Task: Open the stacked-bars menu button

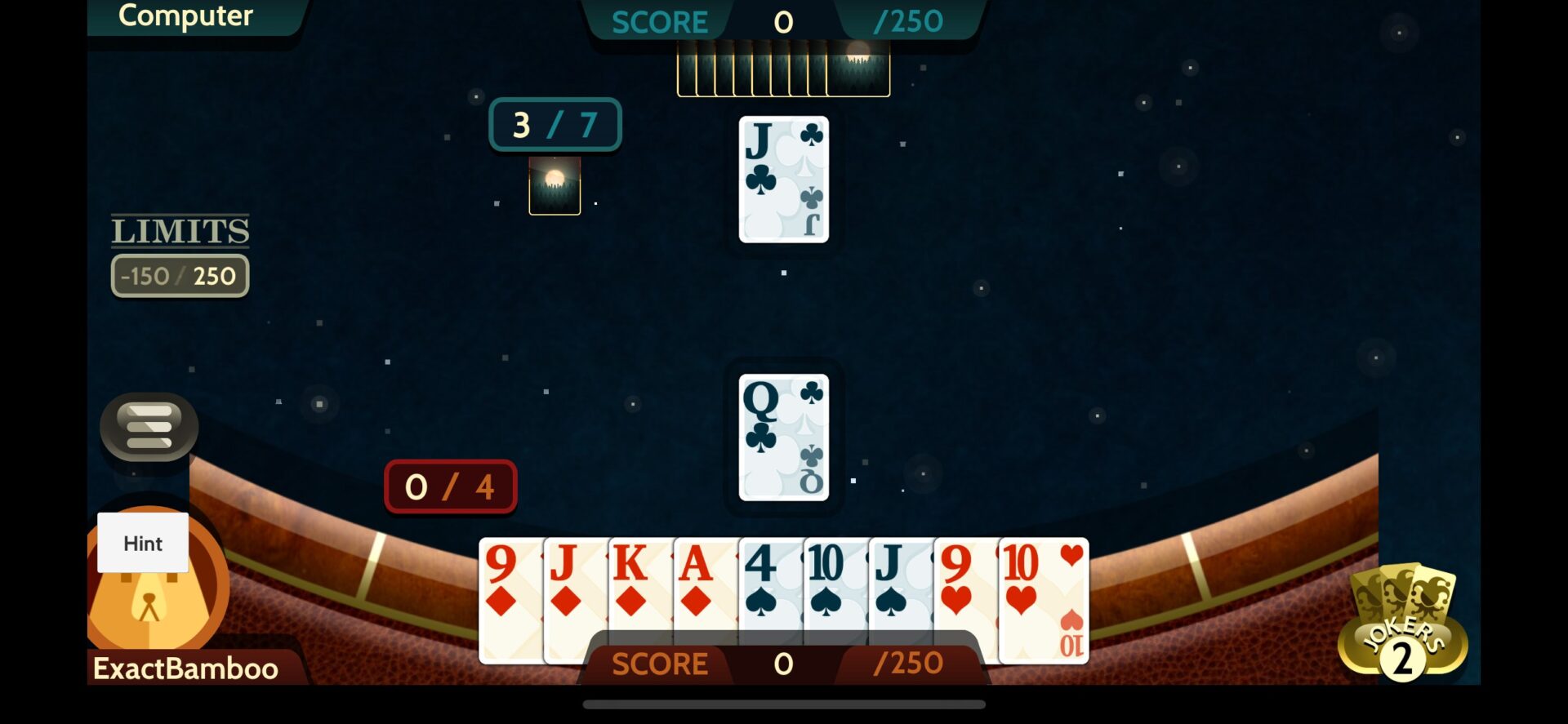Action: click(149, 426)
